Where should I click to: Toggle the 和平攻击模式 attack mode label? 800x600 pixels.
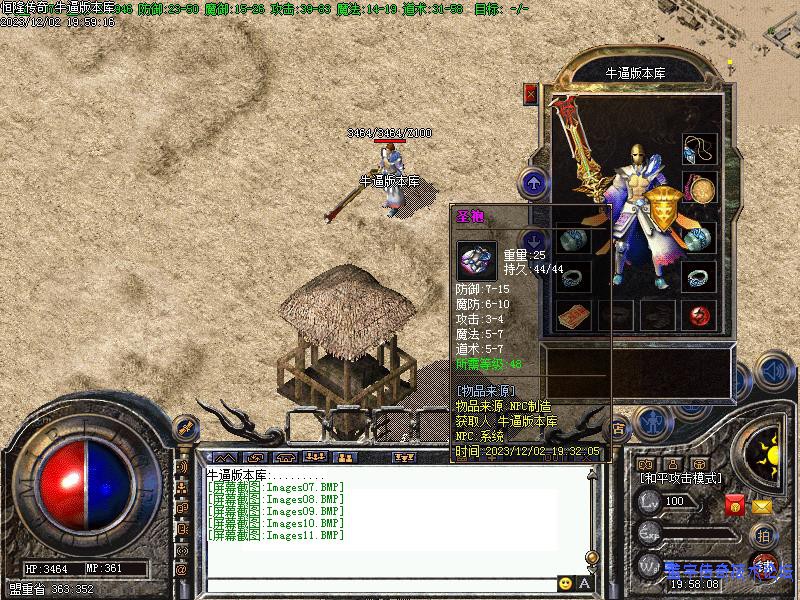[x=681, y=479]
